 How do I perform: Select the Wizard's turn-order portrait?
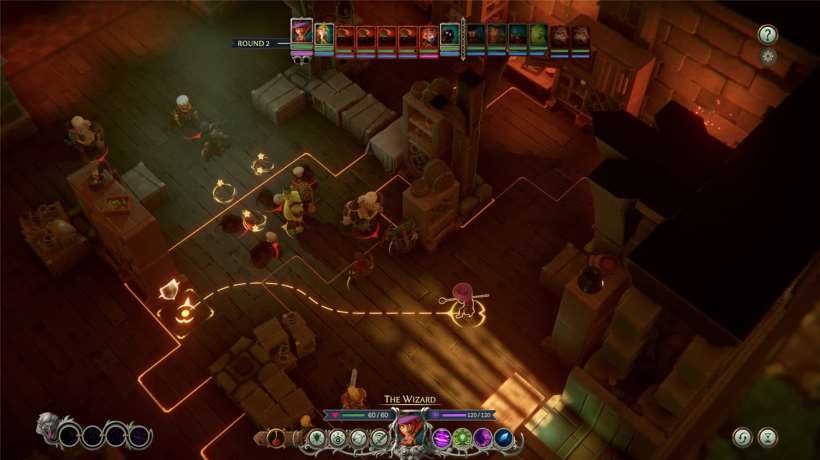[x=301, y=33]
